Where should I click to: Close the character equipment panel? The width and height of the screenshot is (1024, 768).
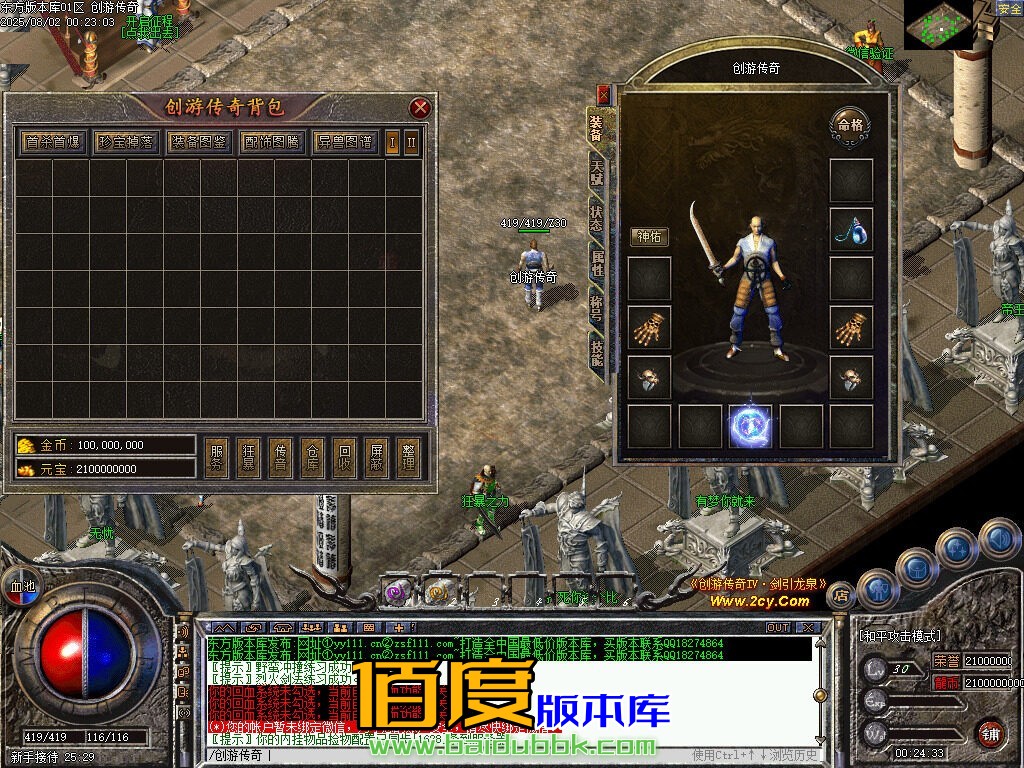point(603,95)
